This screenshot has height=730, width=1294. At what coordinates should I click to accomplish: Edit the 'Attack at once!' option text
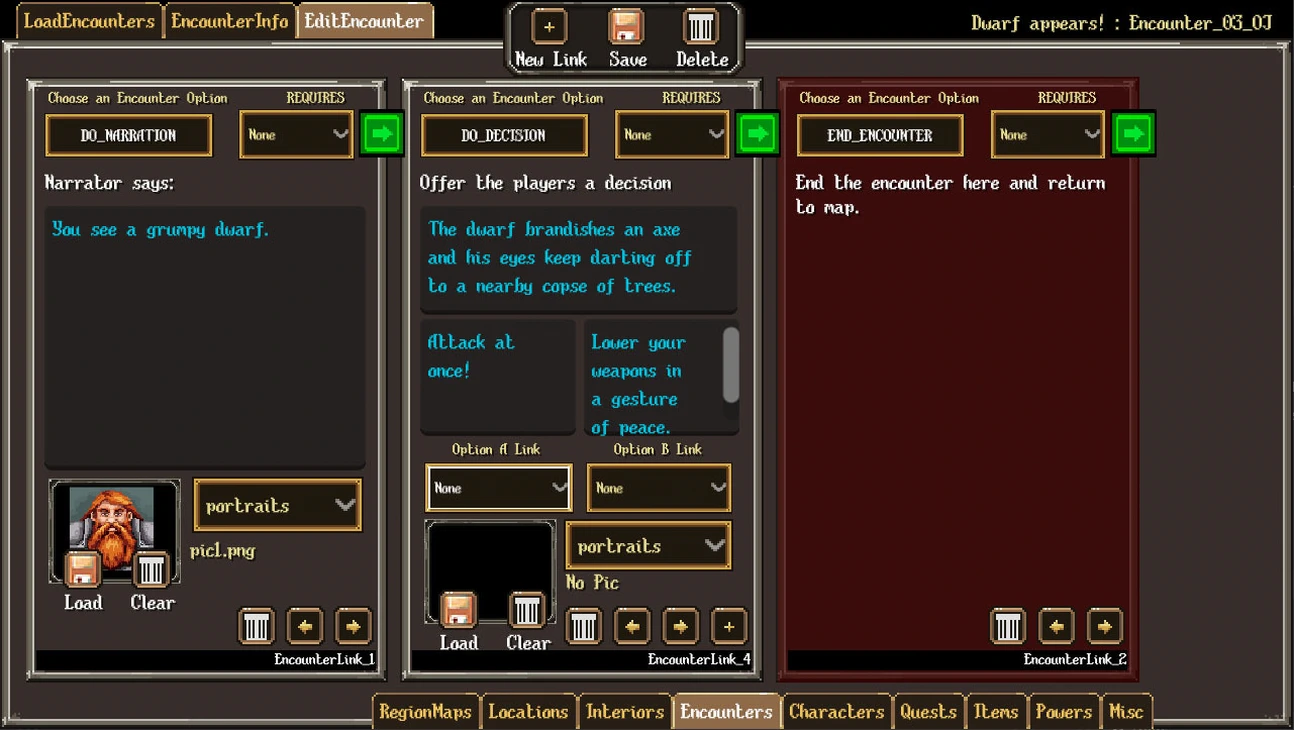pos(497,375)
